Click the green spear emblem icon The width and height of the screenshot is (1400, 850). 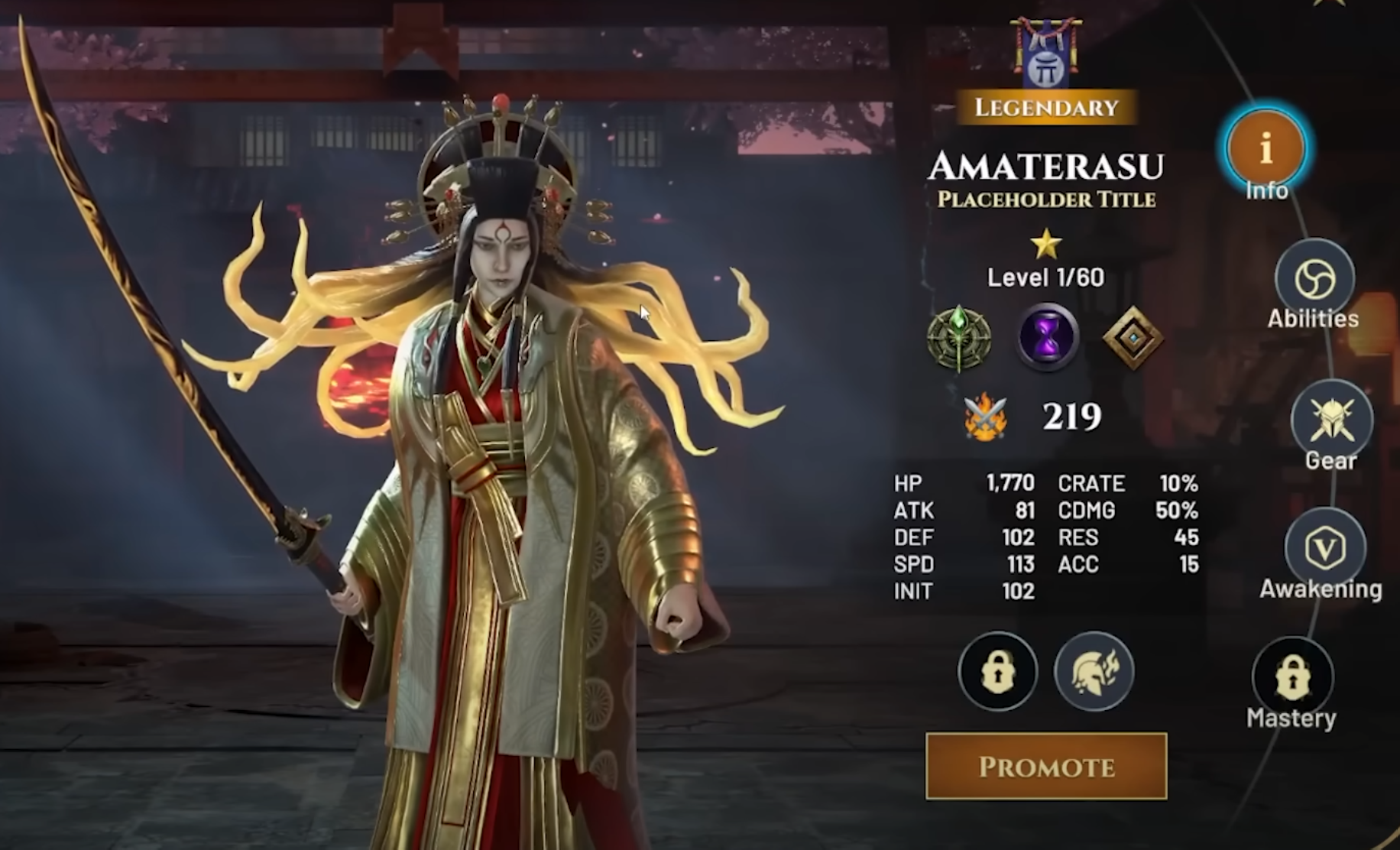[x=959, y=337]
